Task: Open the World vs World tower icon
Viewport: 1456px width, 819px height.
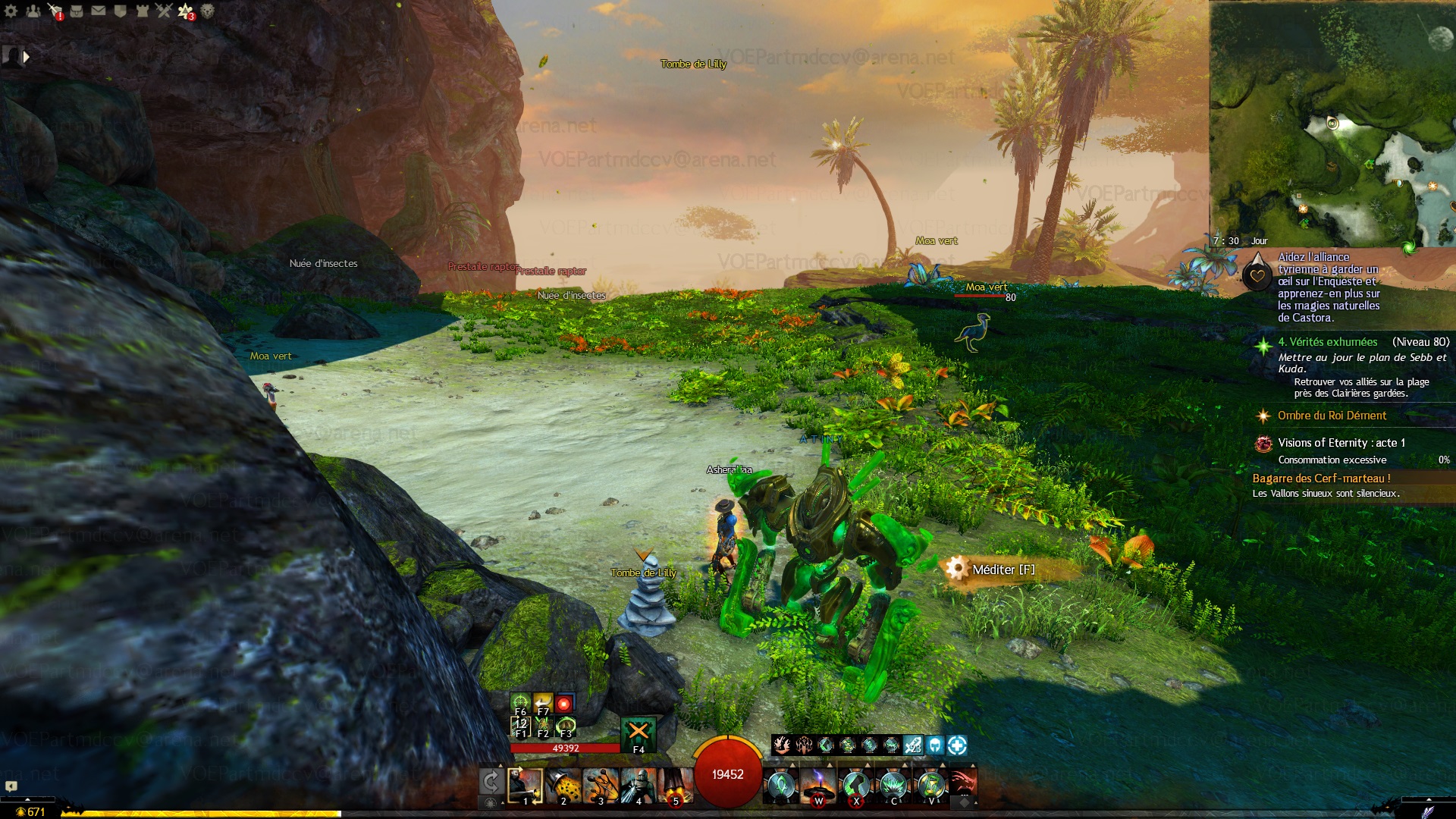Action: (x=143, y=11)
